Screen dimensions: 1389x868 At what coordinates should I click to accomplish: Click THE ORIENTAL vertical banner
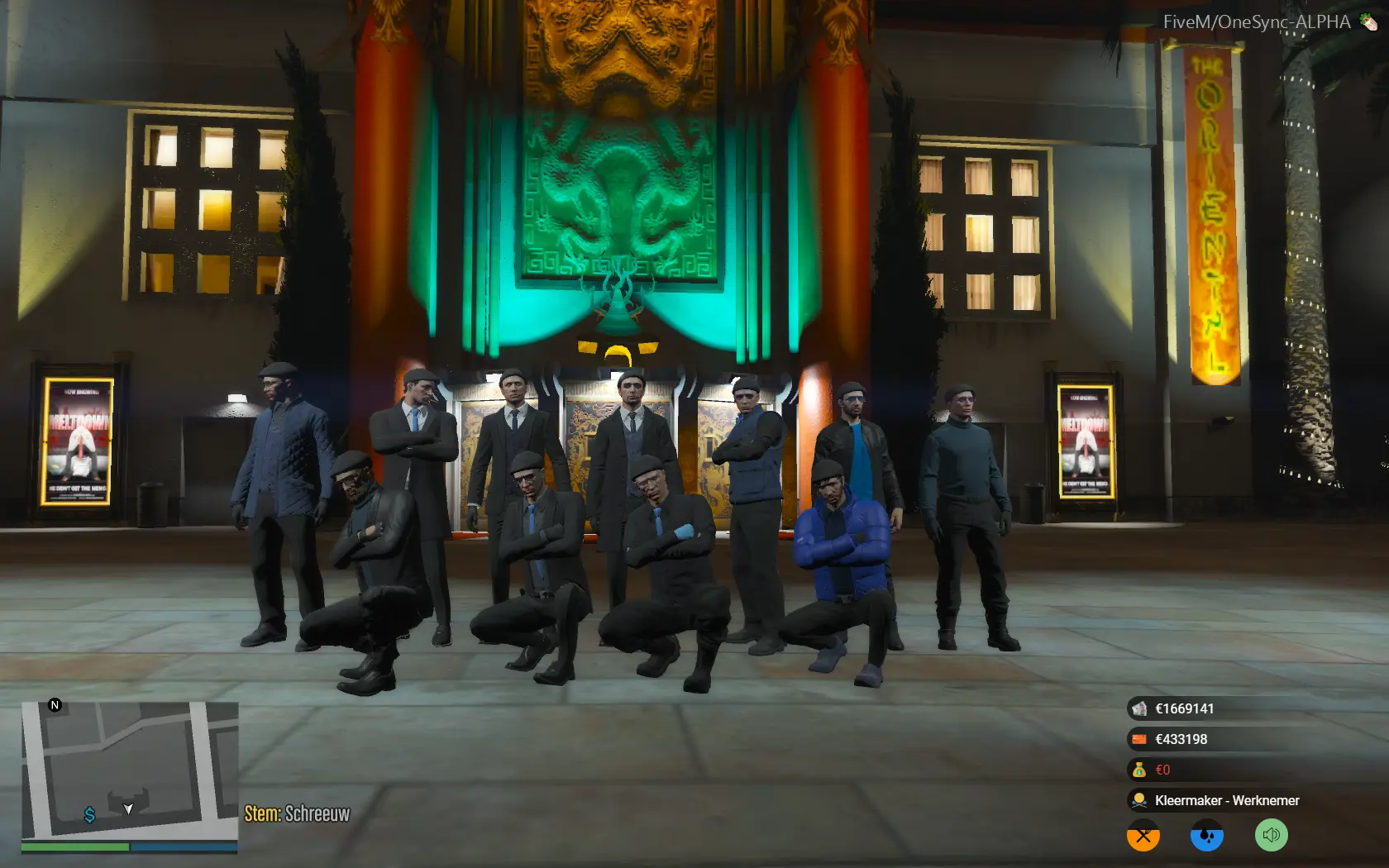(1206, 207)
